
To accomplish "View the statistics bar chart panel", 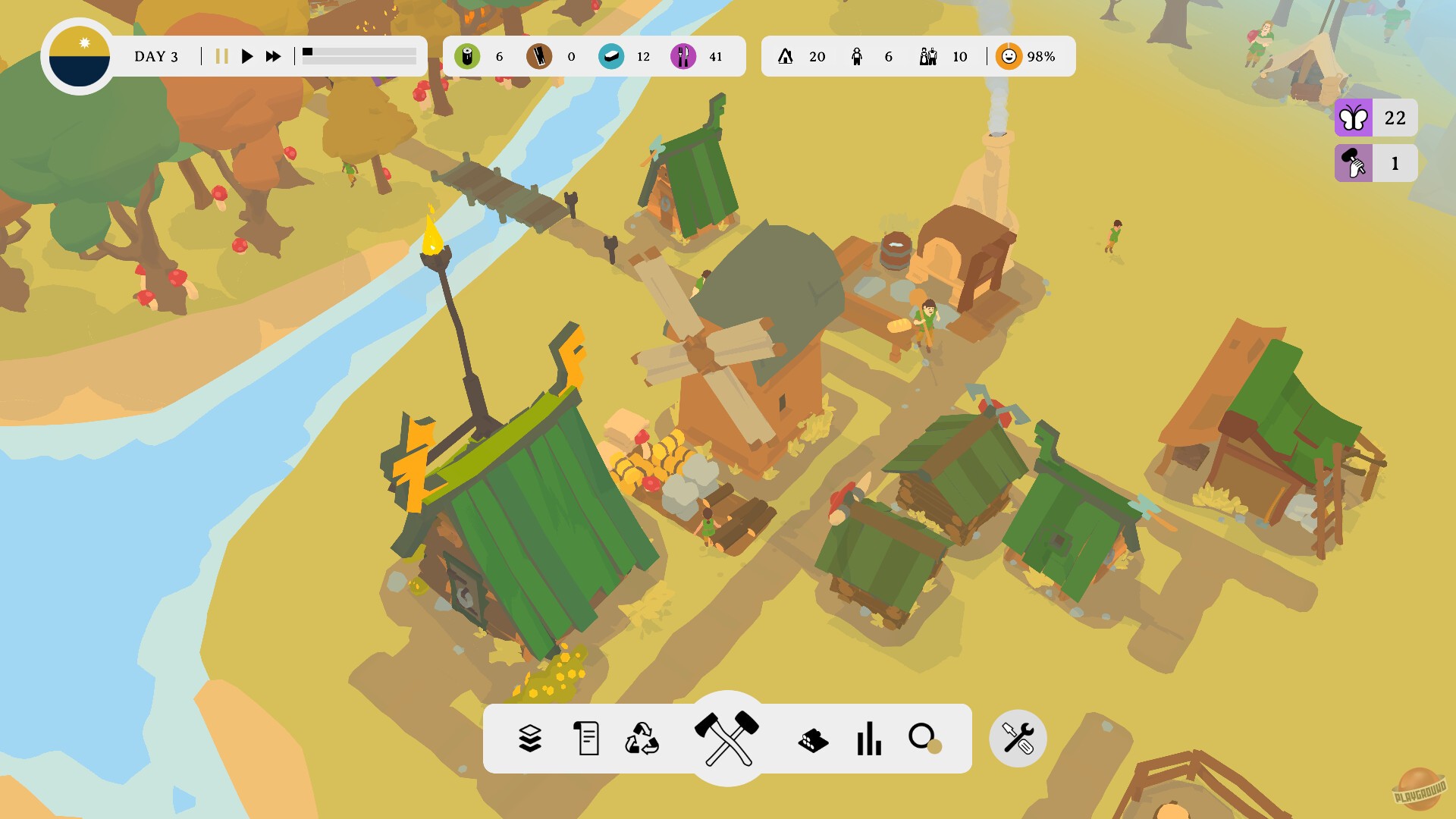I will click(x=869, y=738).
